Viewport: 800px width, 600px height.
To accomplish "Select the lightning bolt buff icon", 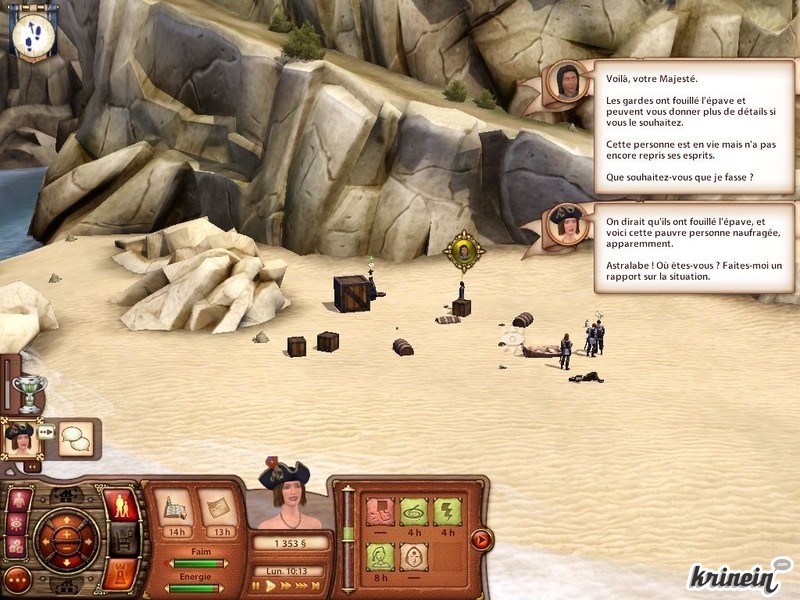I will click(447, 512).
